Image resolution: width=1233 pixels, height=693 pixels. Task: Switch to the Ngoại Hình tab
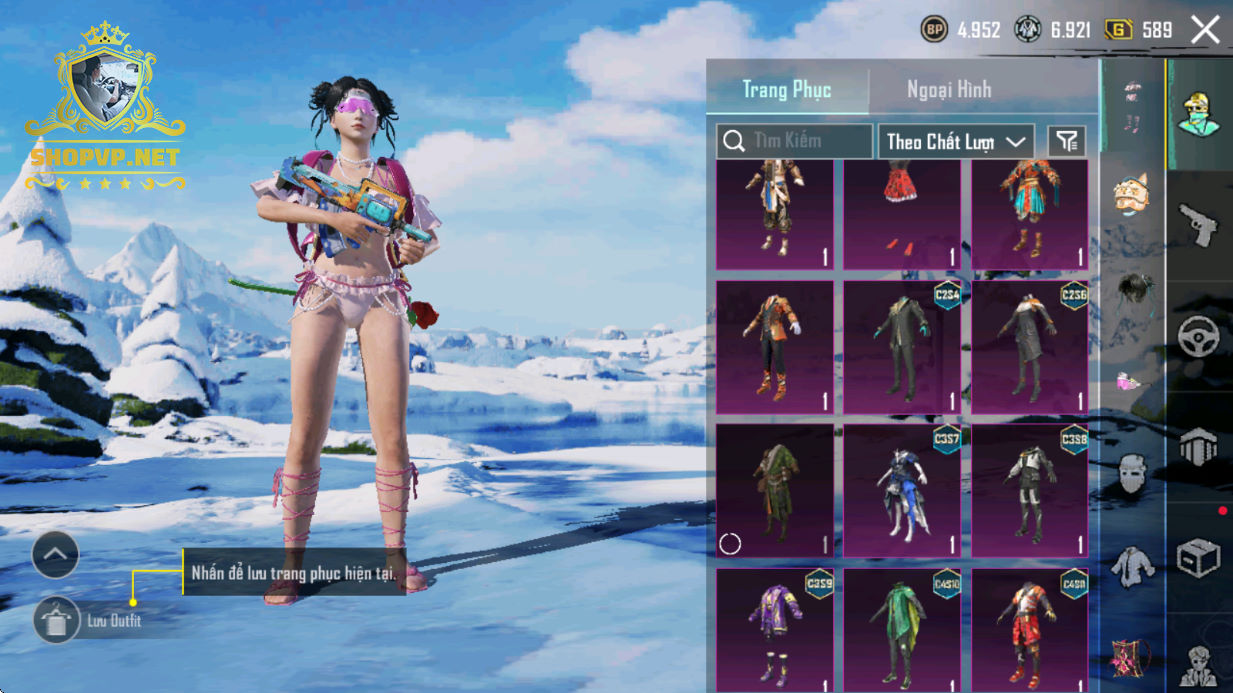pyautogui.click(x=948, y=90)
